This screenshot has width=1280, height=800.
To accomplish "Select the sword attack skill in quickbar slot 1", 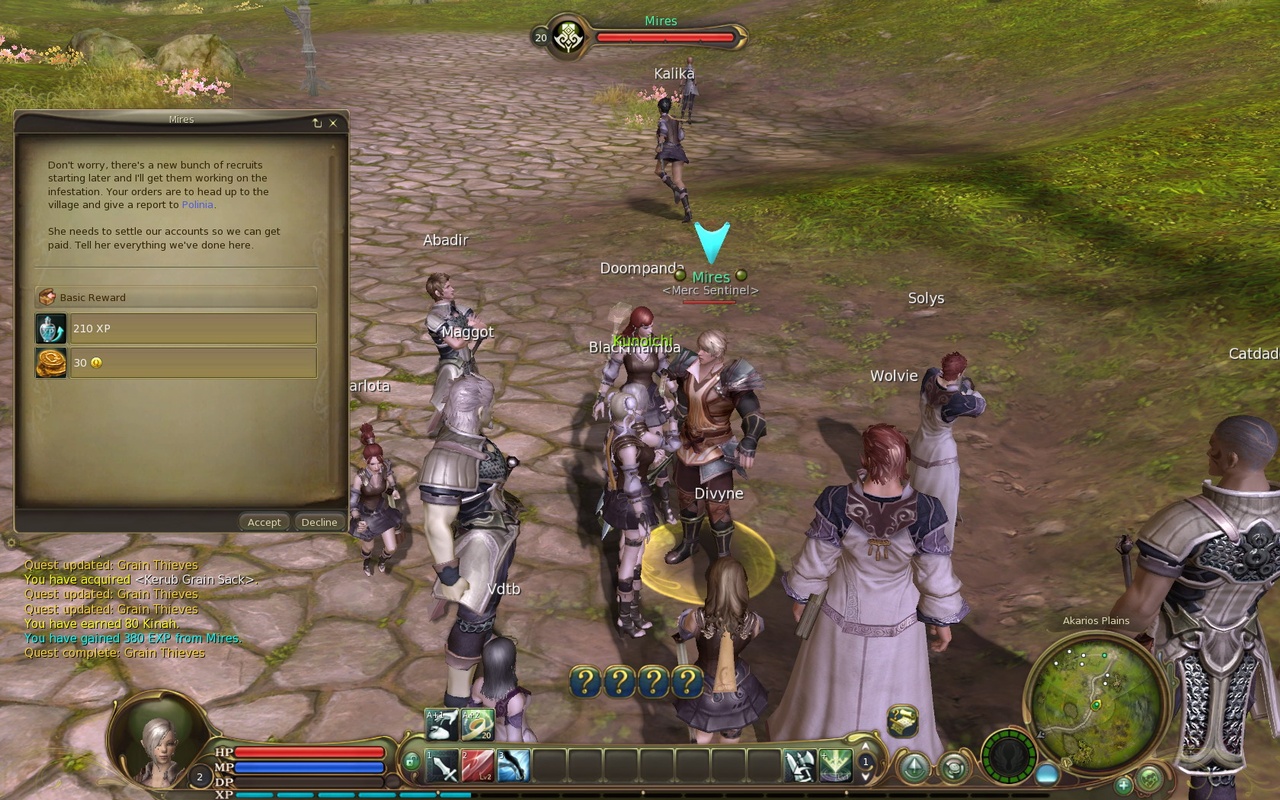I will click(442, 766).
